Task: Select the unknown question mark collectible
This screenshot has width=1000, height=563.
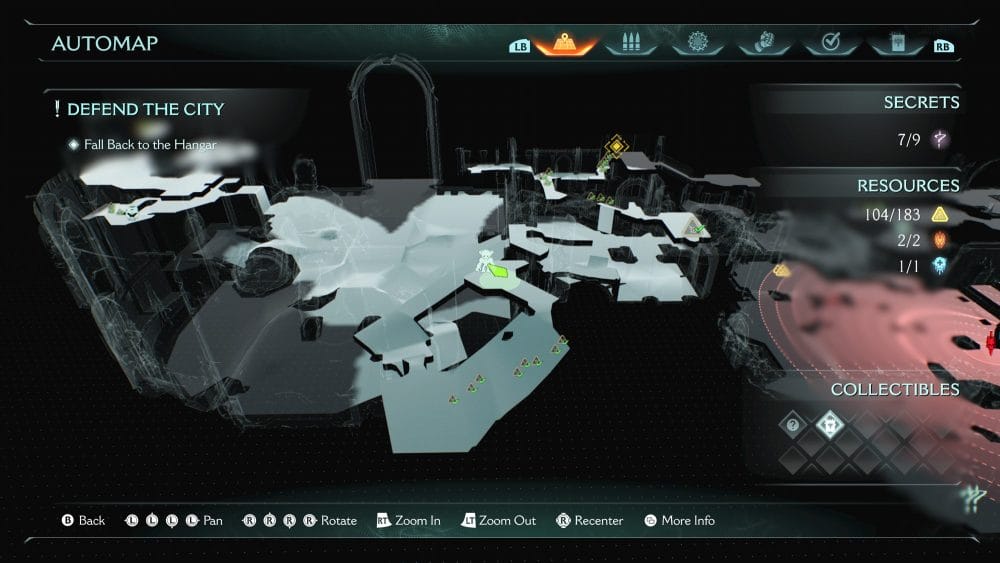Action: [x=792, y=425]
